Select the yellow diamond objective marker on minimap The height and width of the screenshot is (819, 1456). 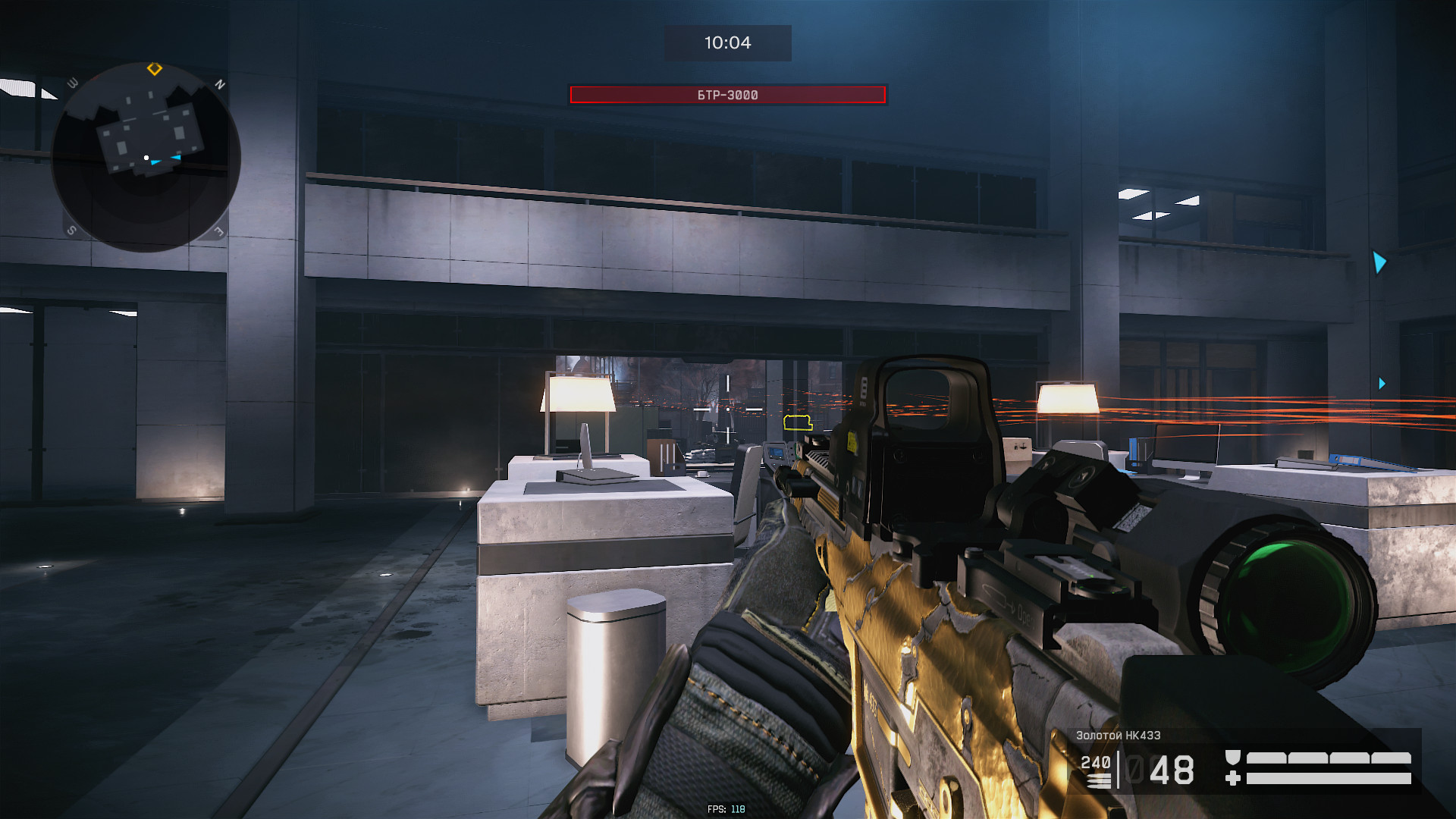(x=155, y=69)
